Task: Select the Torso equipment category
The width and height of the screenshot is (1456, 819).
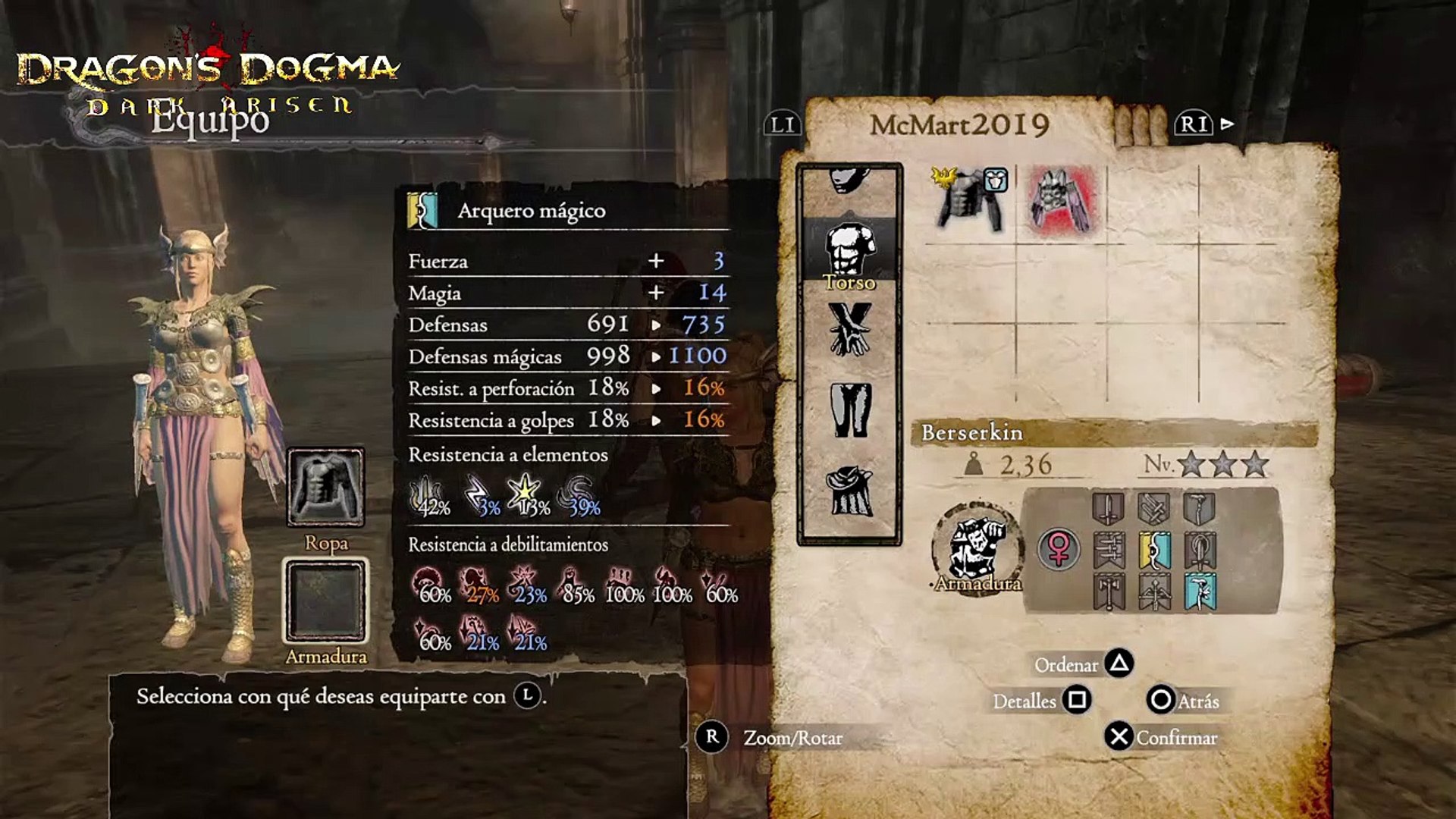Action: point(849,254)
